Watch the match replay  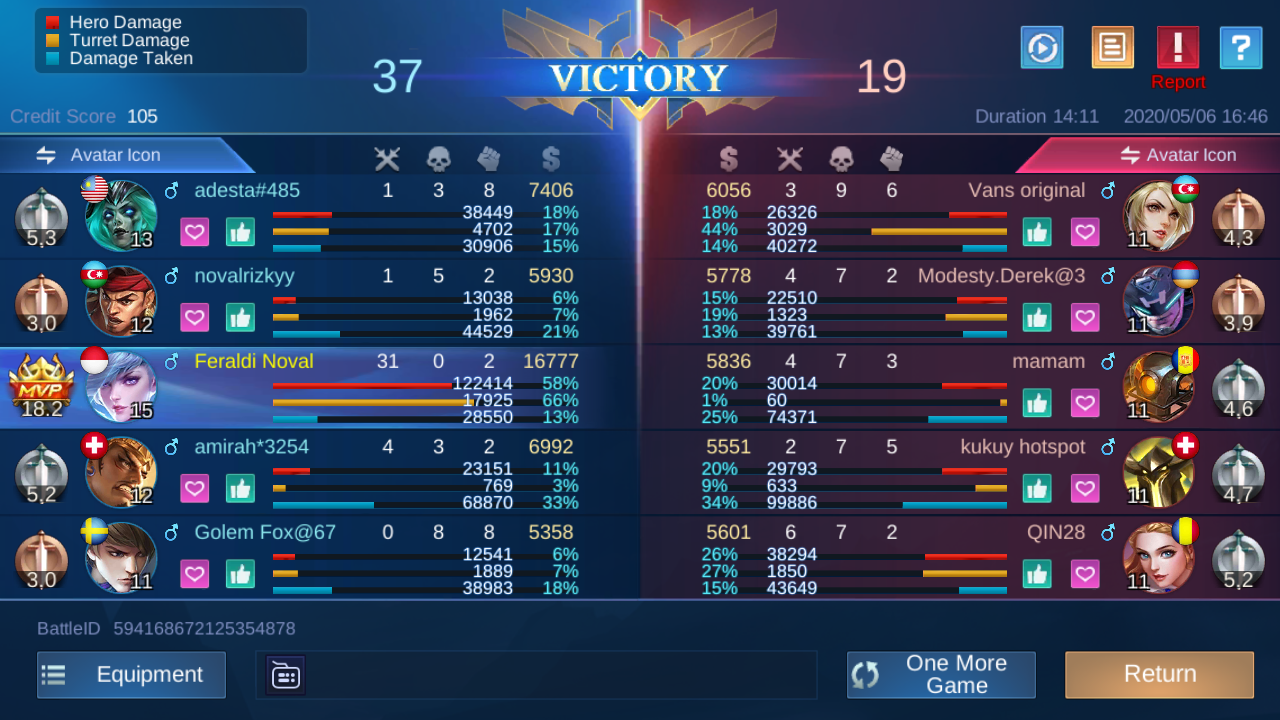[1042, 48]
